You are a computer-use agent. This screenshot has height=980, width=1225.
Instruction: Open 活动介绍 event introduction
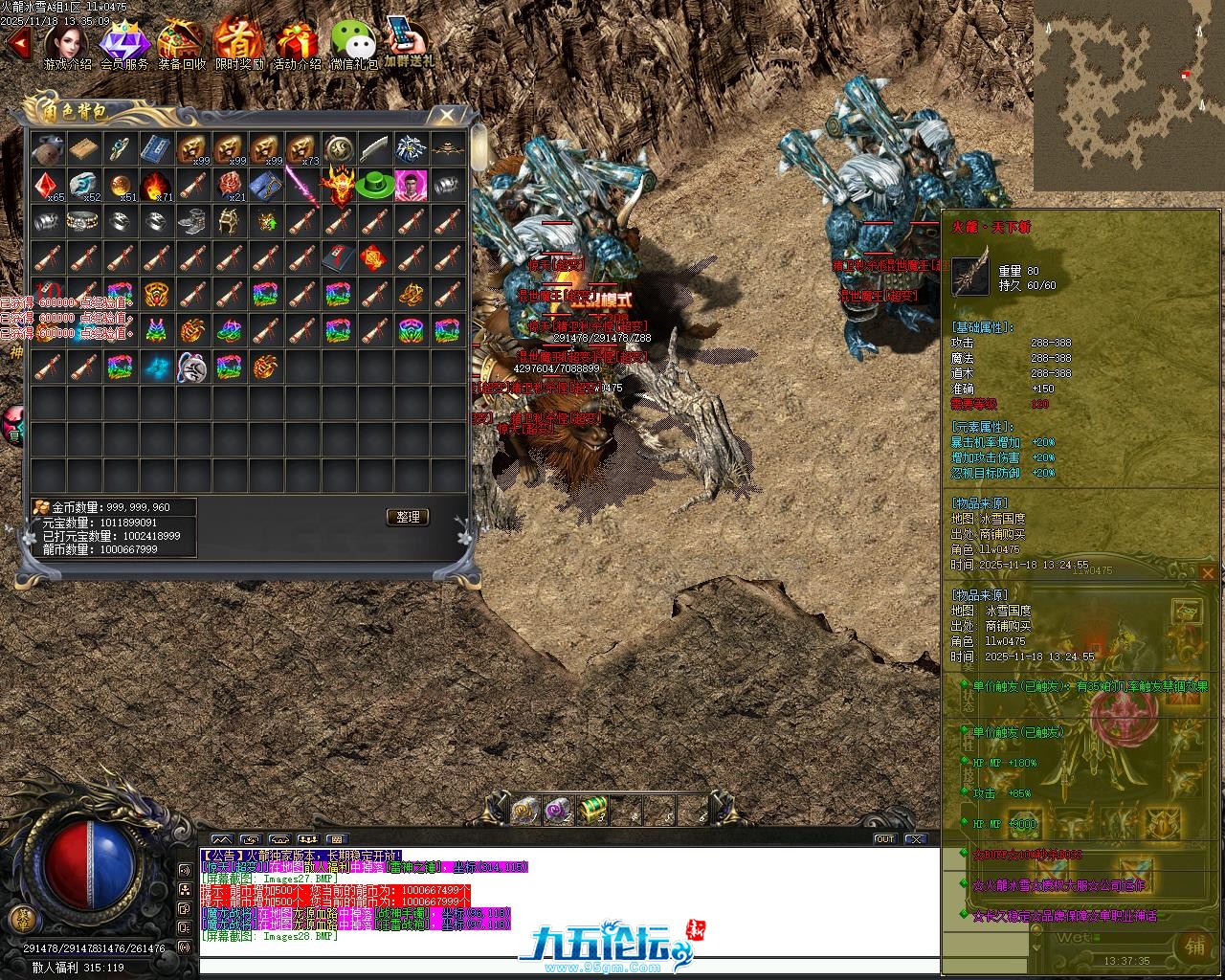point(297,43)
